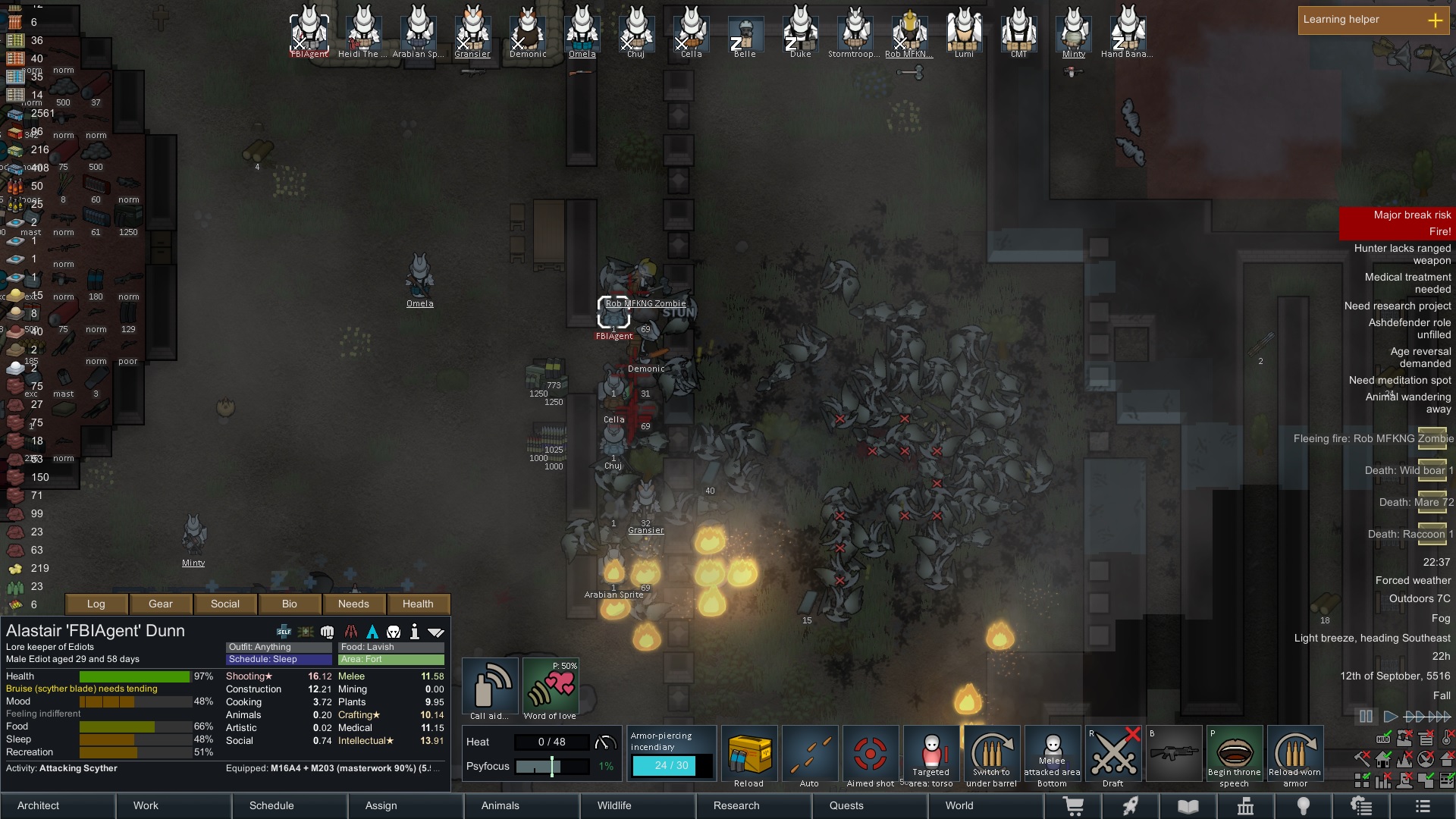Show the Needs tab
The height and width of the screenshot is (819, 1456).
pyautogui.click(x=353, y=604)
